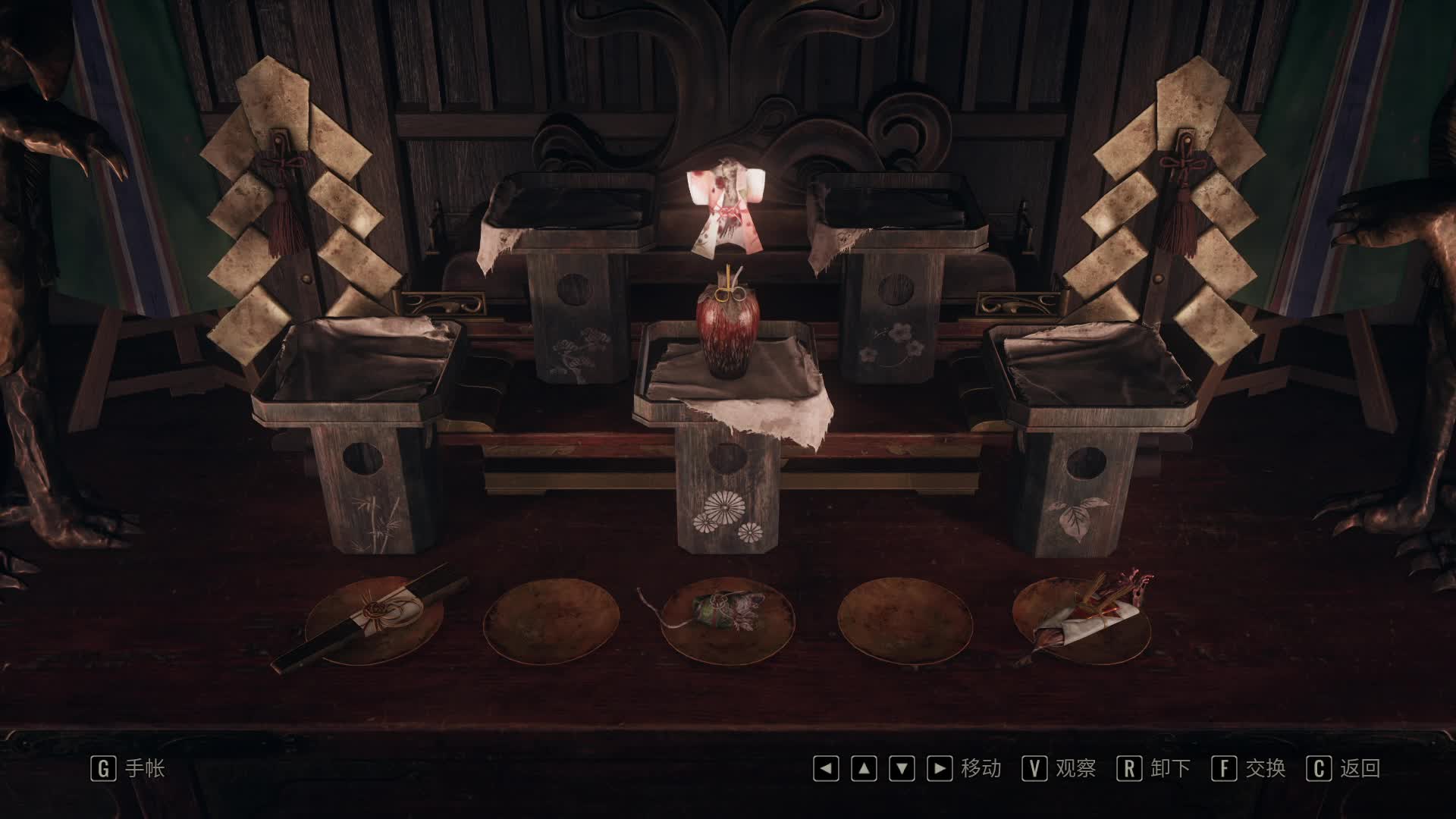The image size is (1456, 819).
Task: Select the tray on the leaf-emblem stand
Action: pos(1089,369)
